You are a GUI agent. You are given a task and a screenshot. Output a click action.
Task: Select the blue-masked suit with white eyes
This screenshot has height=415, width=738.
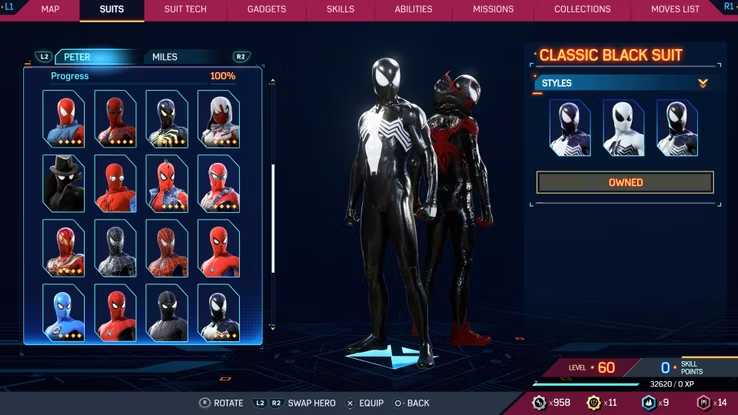(x=63, y=311)
